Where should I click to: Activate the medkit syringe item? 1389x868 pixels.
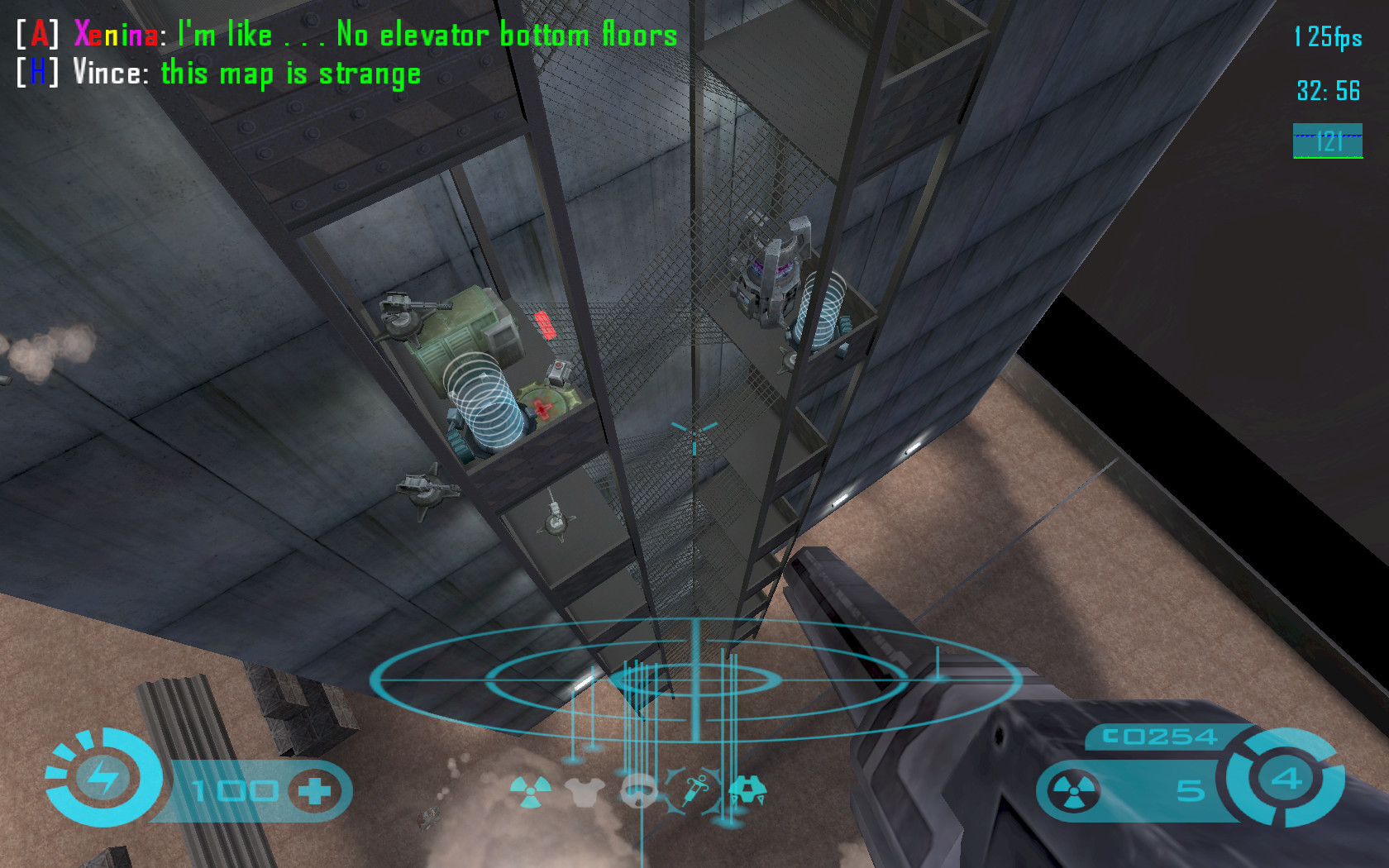(x=693, y=789)
